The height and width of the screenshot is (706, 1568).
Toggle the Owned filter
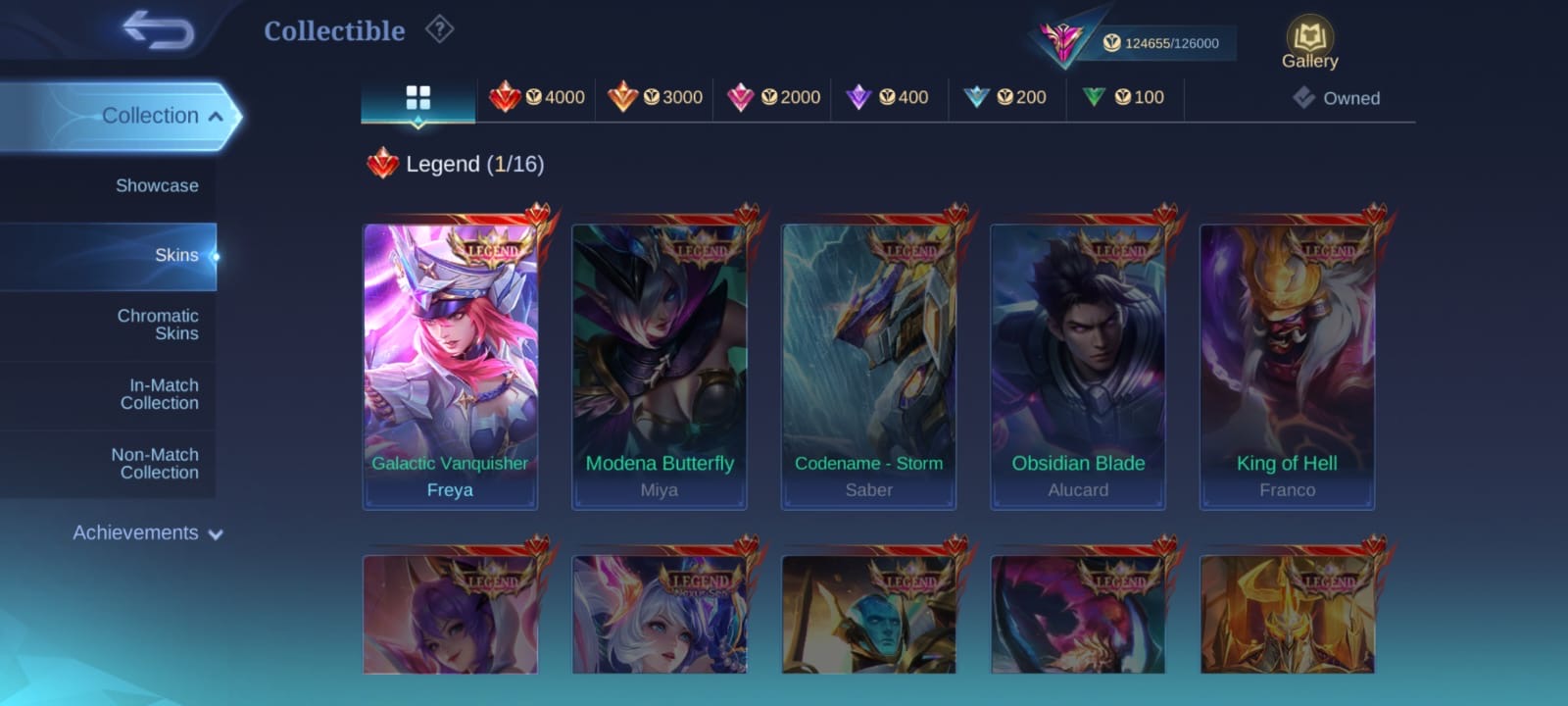tap(1337, 98)
